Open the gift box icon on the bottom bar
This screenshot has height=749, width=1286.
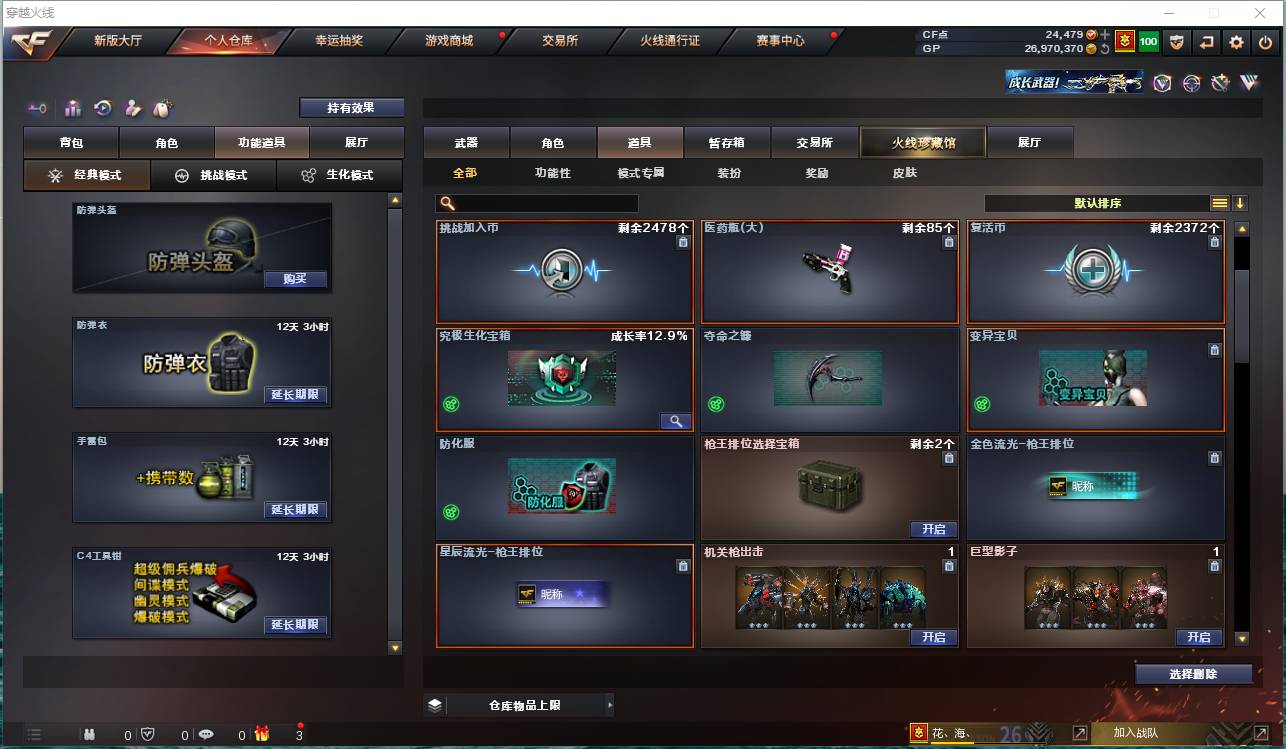point(260,734)
